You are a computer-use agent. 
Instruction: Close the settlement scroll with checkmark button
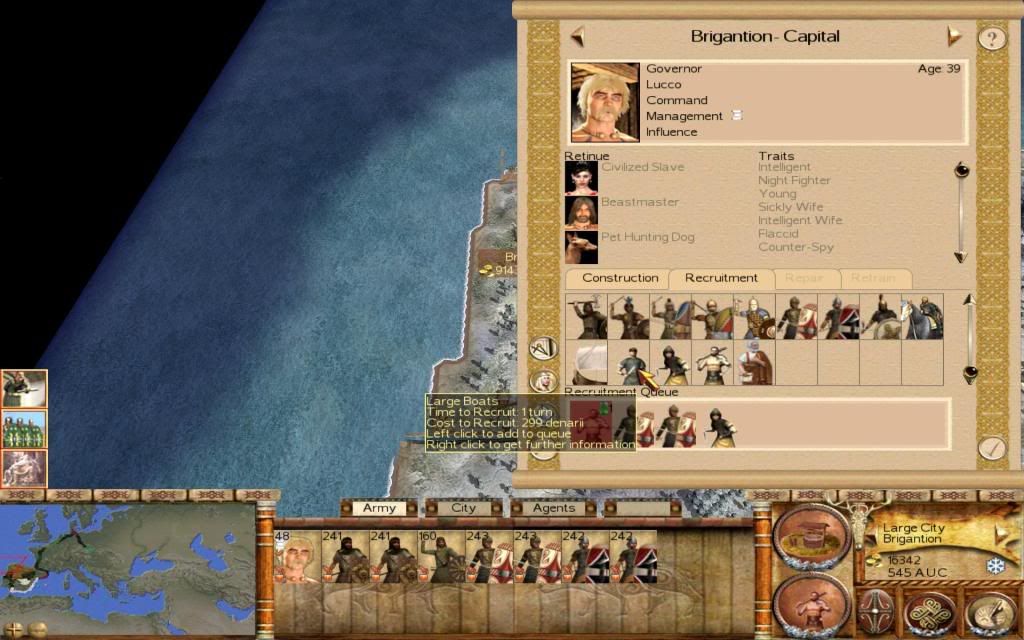(991, 447)
